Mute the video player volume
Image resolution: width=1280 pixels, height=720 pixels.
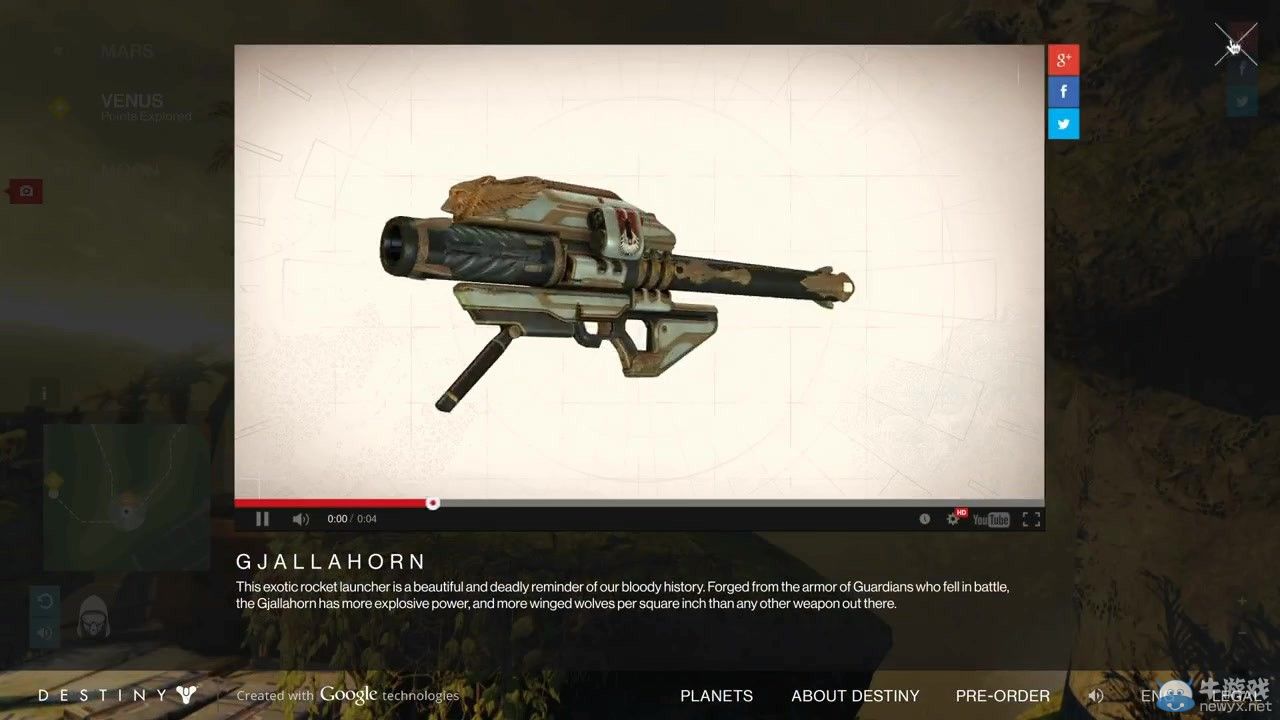pyautogui.click(x=300, y=519)
